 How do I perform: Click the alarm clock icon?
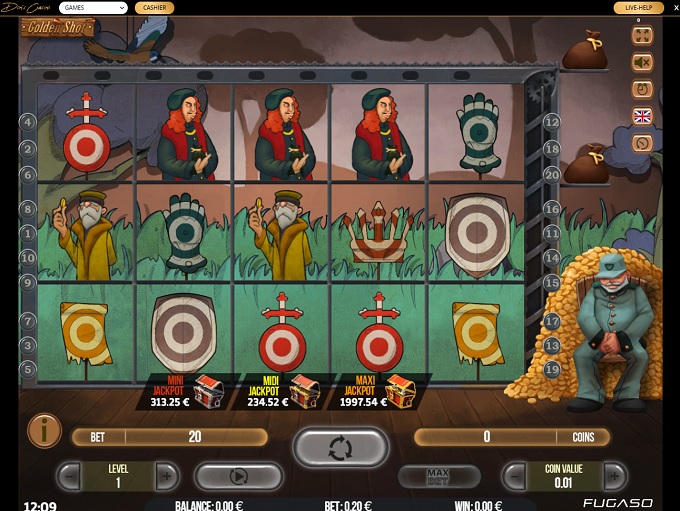click(642, 89)
